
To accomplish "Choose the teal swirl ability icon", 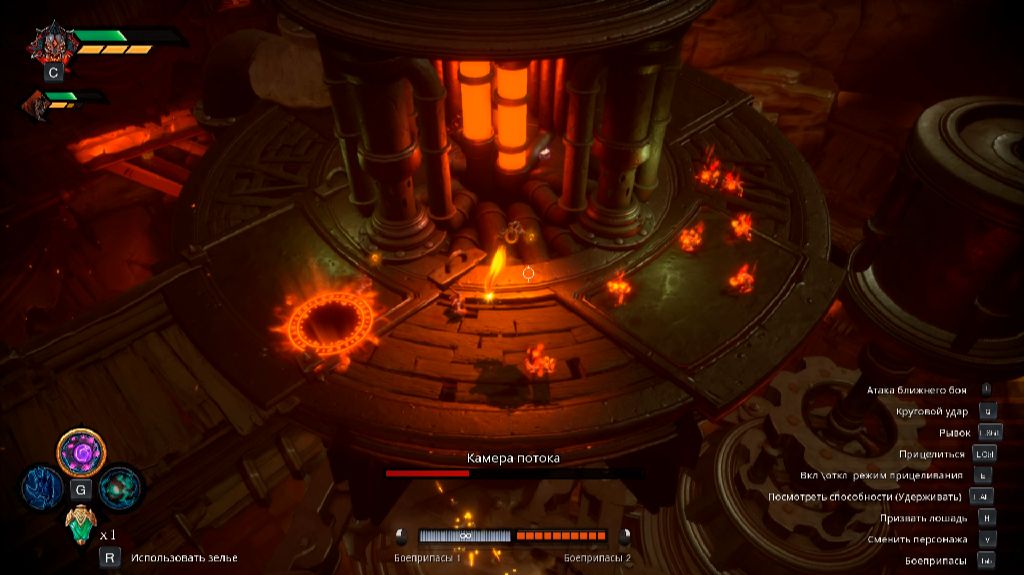I will point(119,488).
